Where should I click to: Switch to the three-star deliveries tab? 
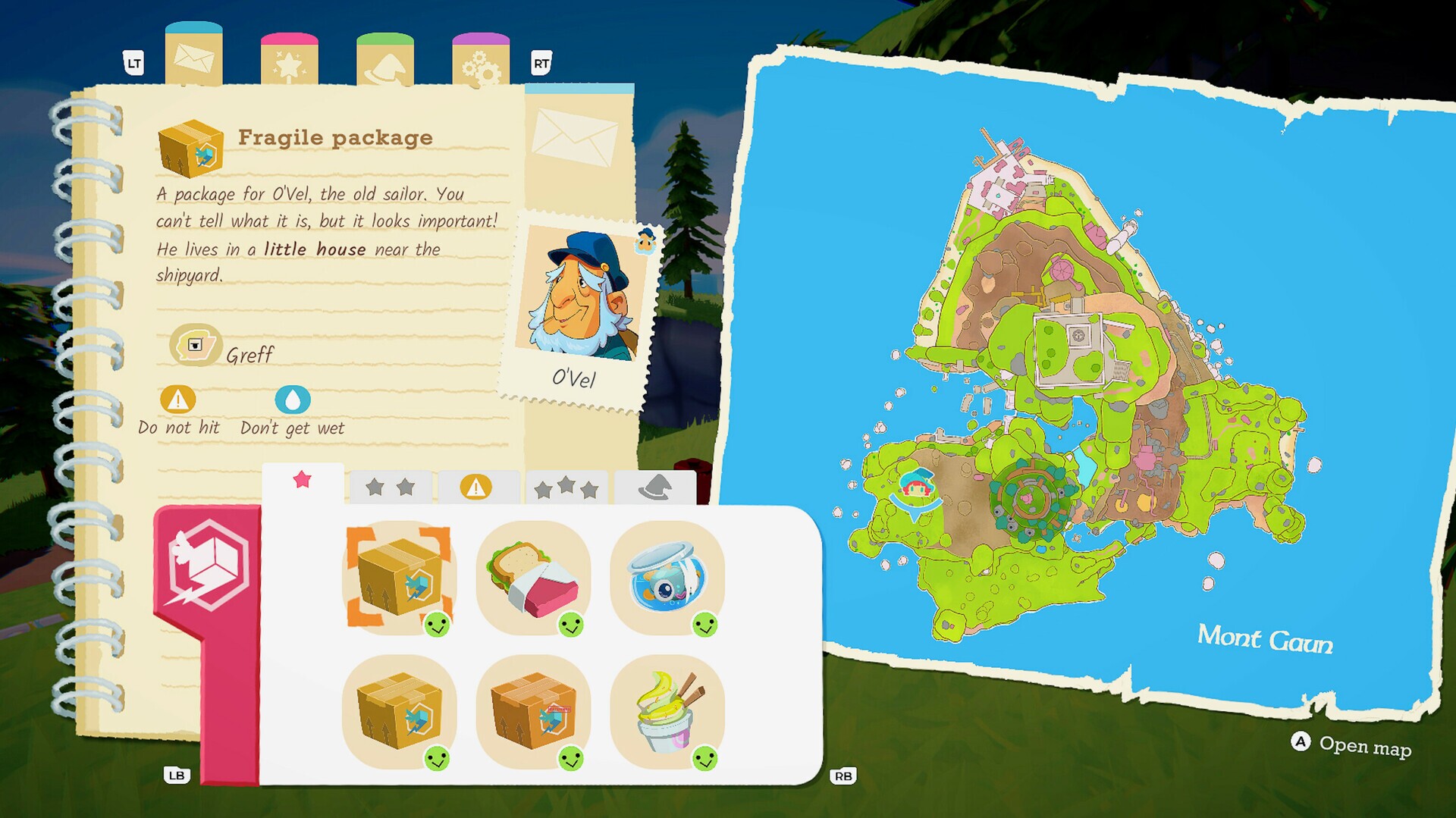(566, 487)
